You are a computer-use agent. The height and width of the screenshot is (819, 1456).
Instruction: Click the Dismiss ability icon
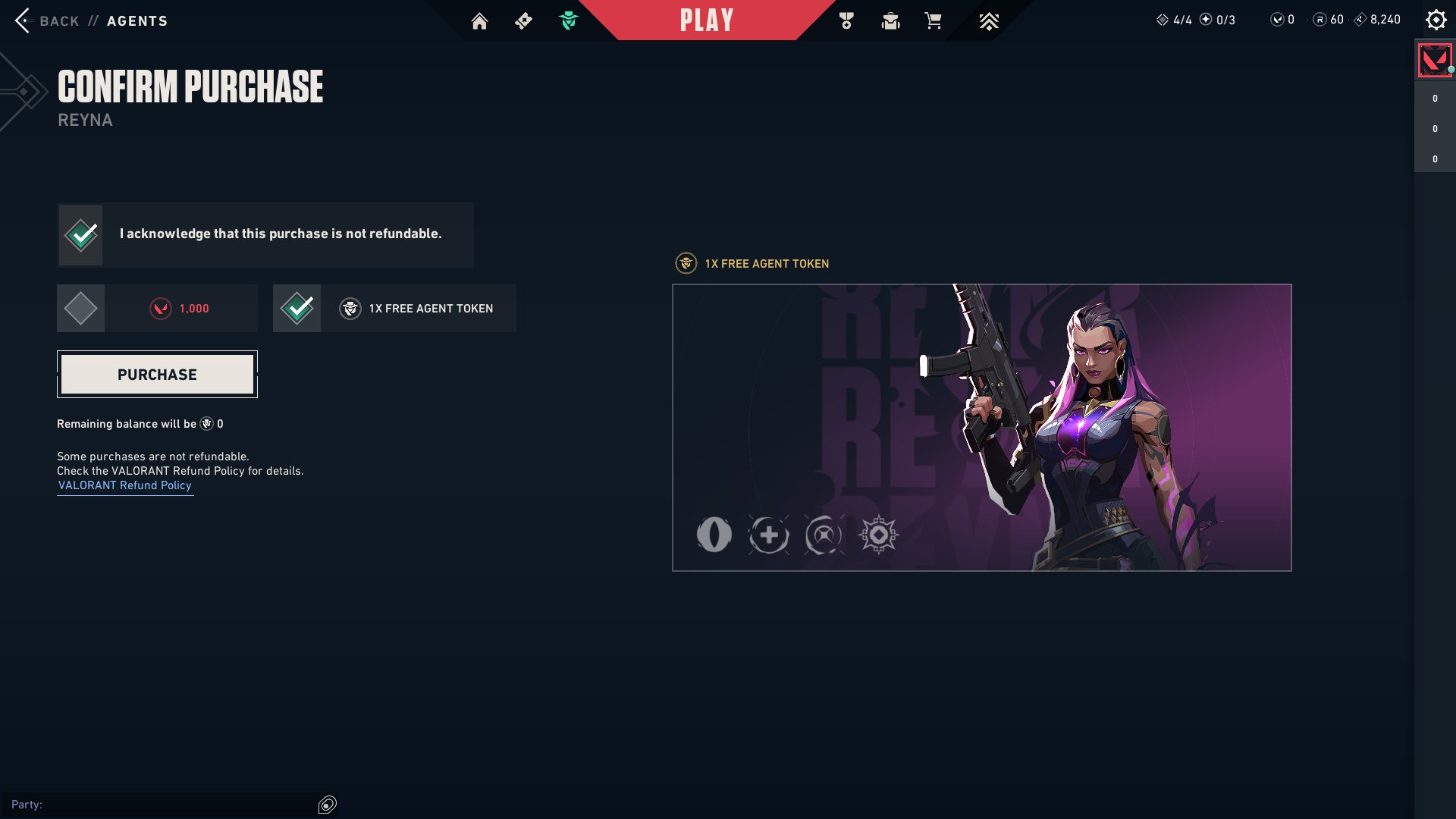(x=824, y=535)
